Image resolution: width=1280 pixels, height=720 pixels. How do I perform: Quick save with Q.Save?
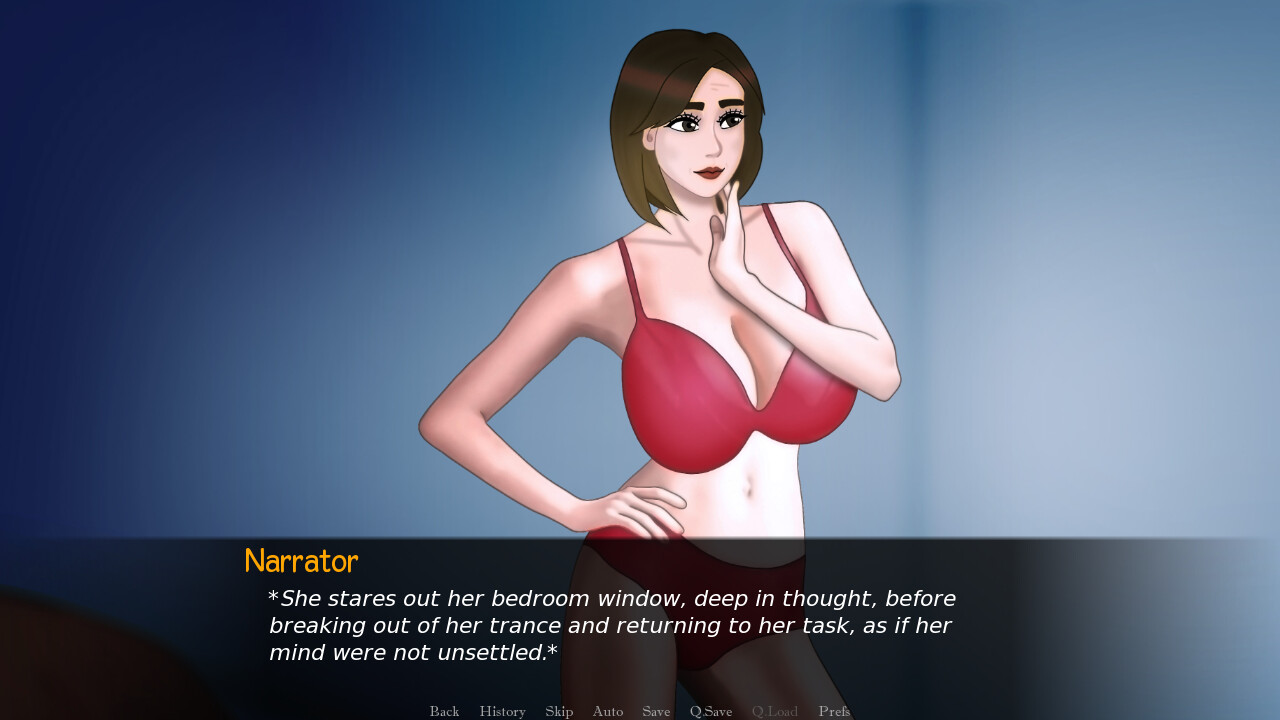click(x=711, y=711)
